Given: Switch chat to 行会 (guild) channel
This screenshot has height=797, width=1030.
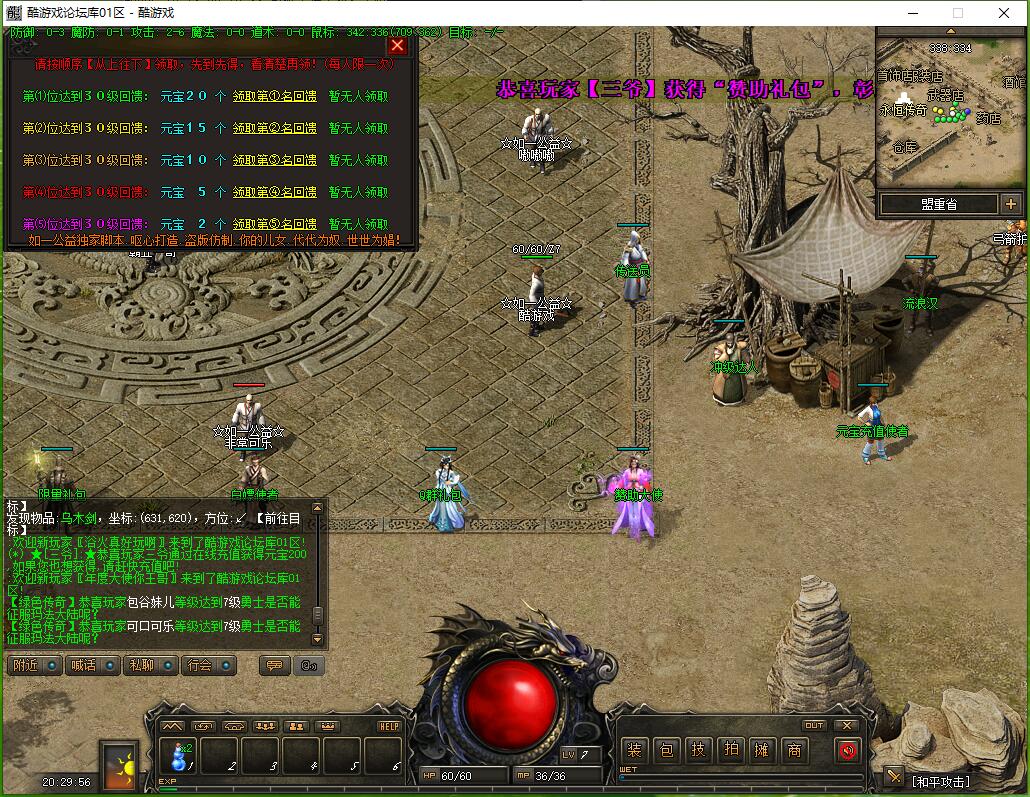Looking at the screenshot, I should (x=208, y=665).
